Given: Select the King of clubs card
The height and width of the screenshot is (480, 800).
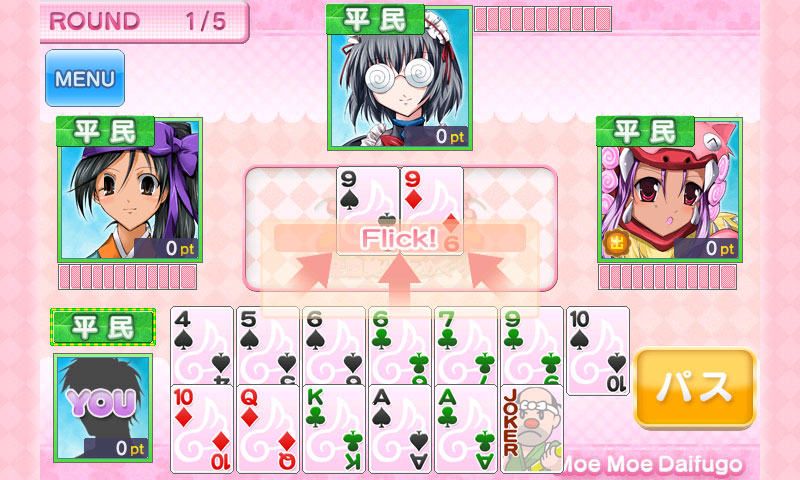Looking at the screenshot, I should [333, 430].
